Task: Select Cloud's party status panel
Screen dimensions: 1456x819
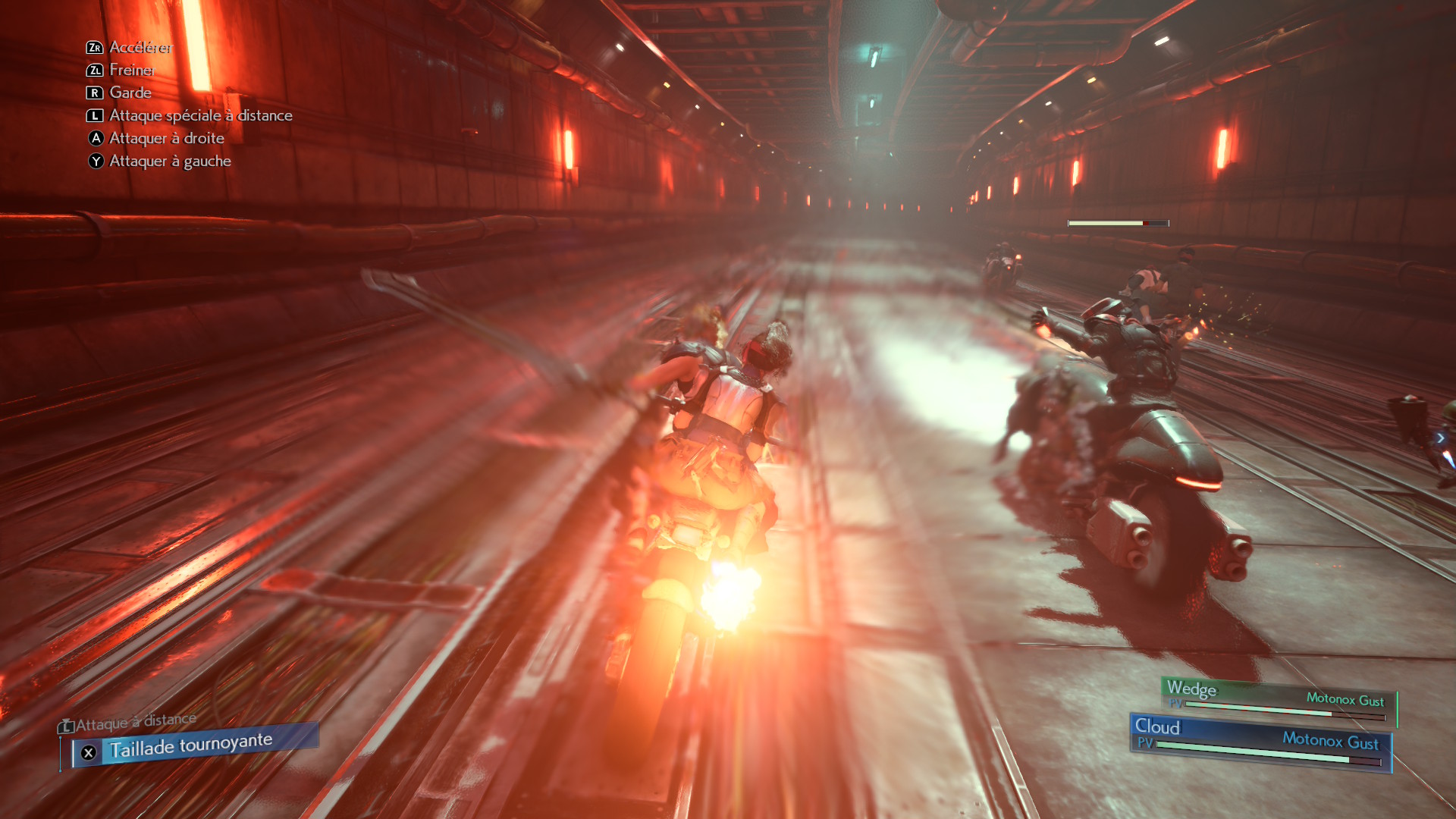Action: tap(1260, 742)
